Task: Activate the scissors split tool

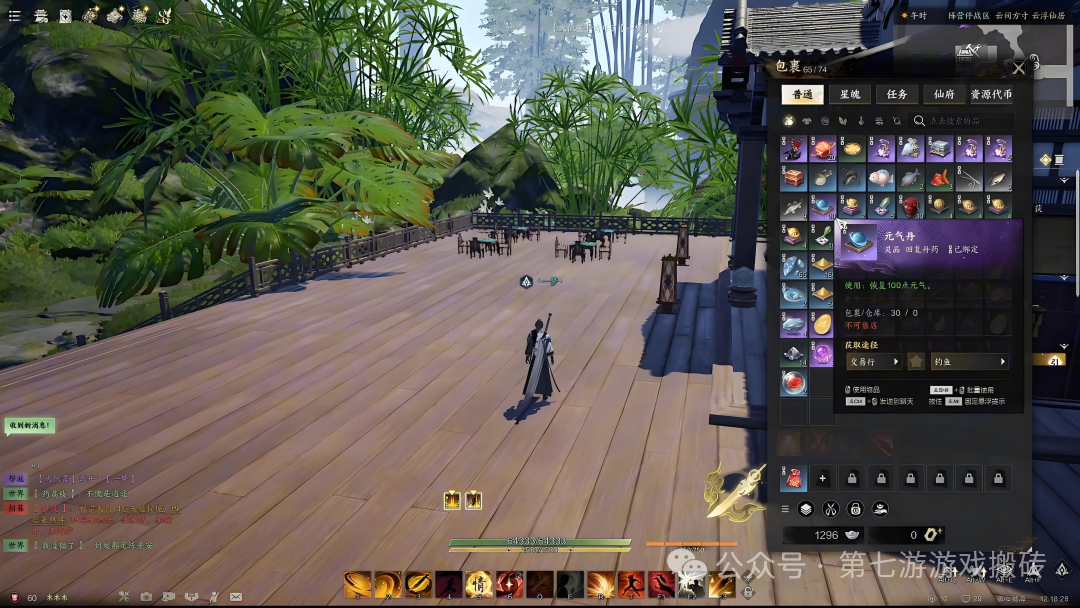Action: [831, 508]
